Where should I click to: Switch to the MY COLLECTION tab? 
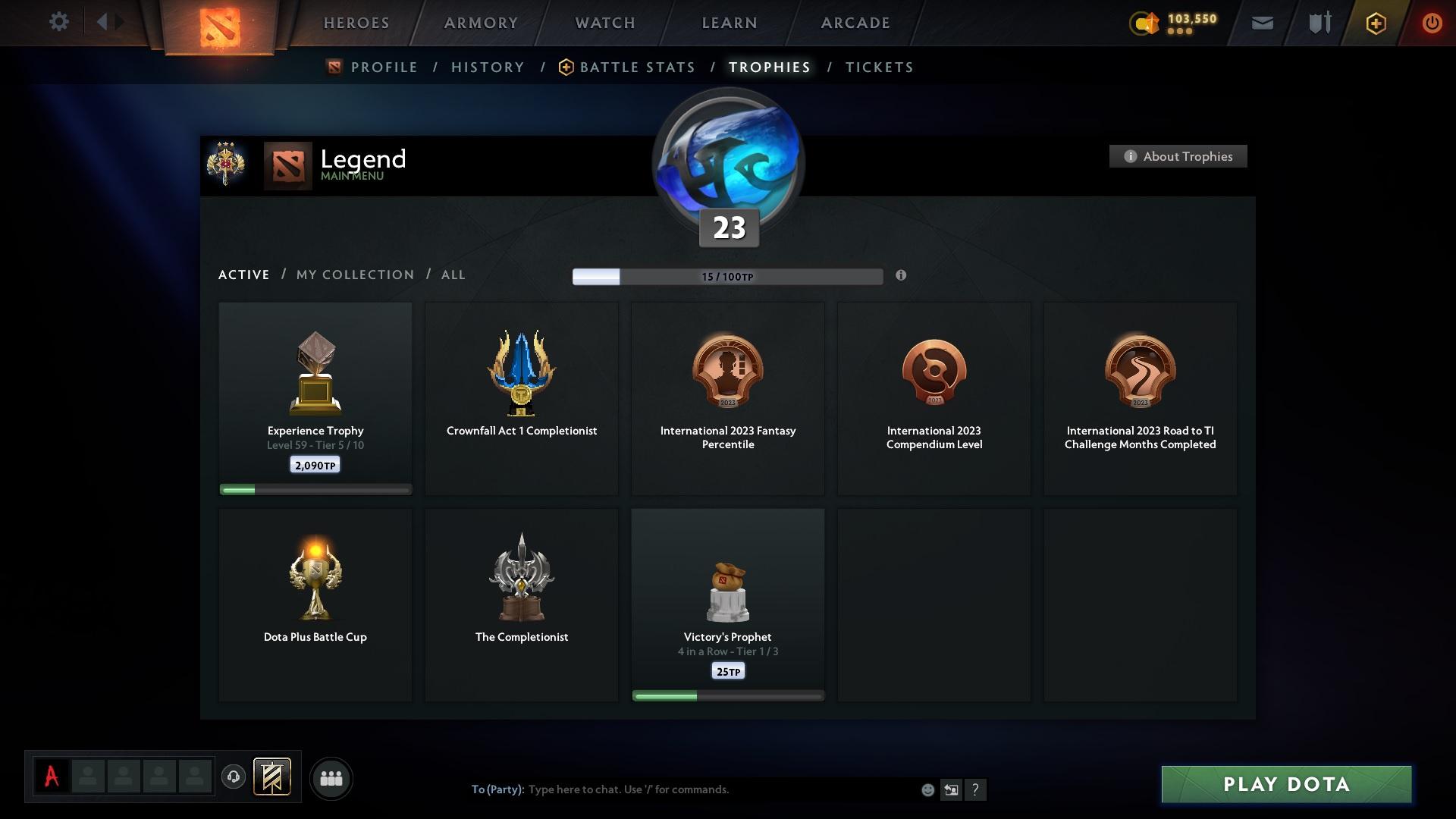point(354,275)
